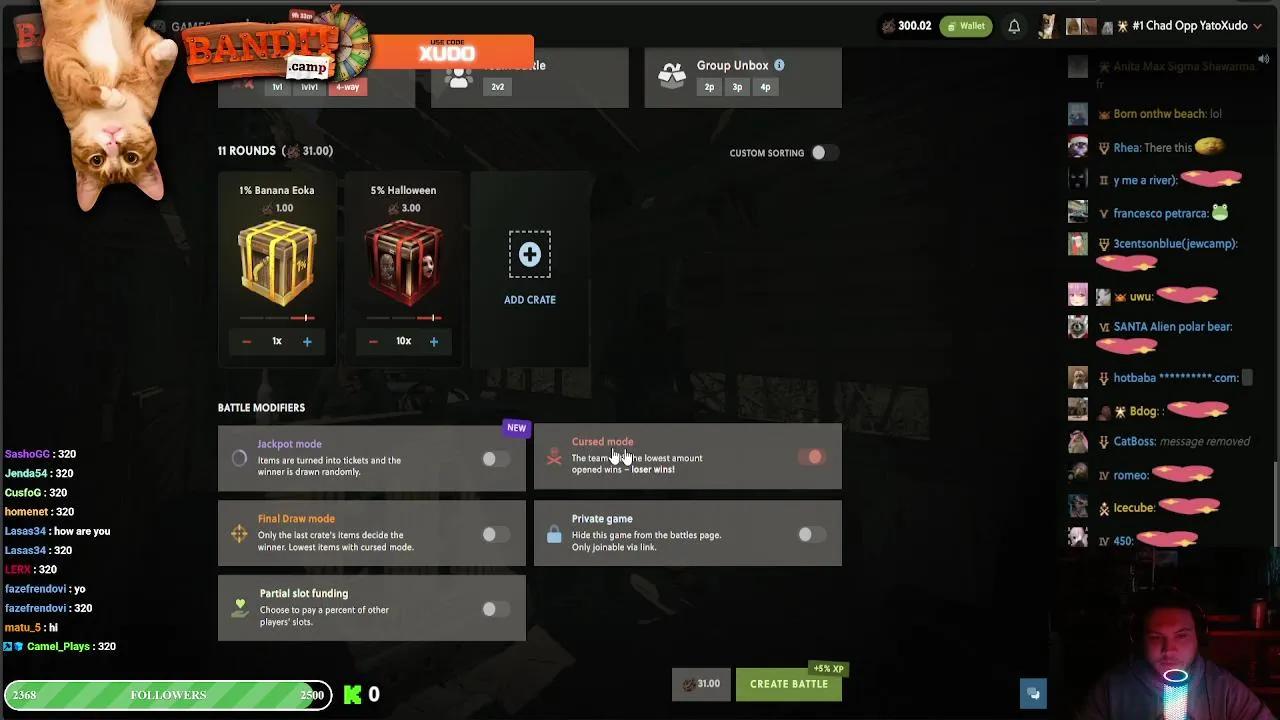Open the Wallet
The width and height of the screenshot is (1280, 720).
pyautogui.click(x=965, y=25)
